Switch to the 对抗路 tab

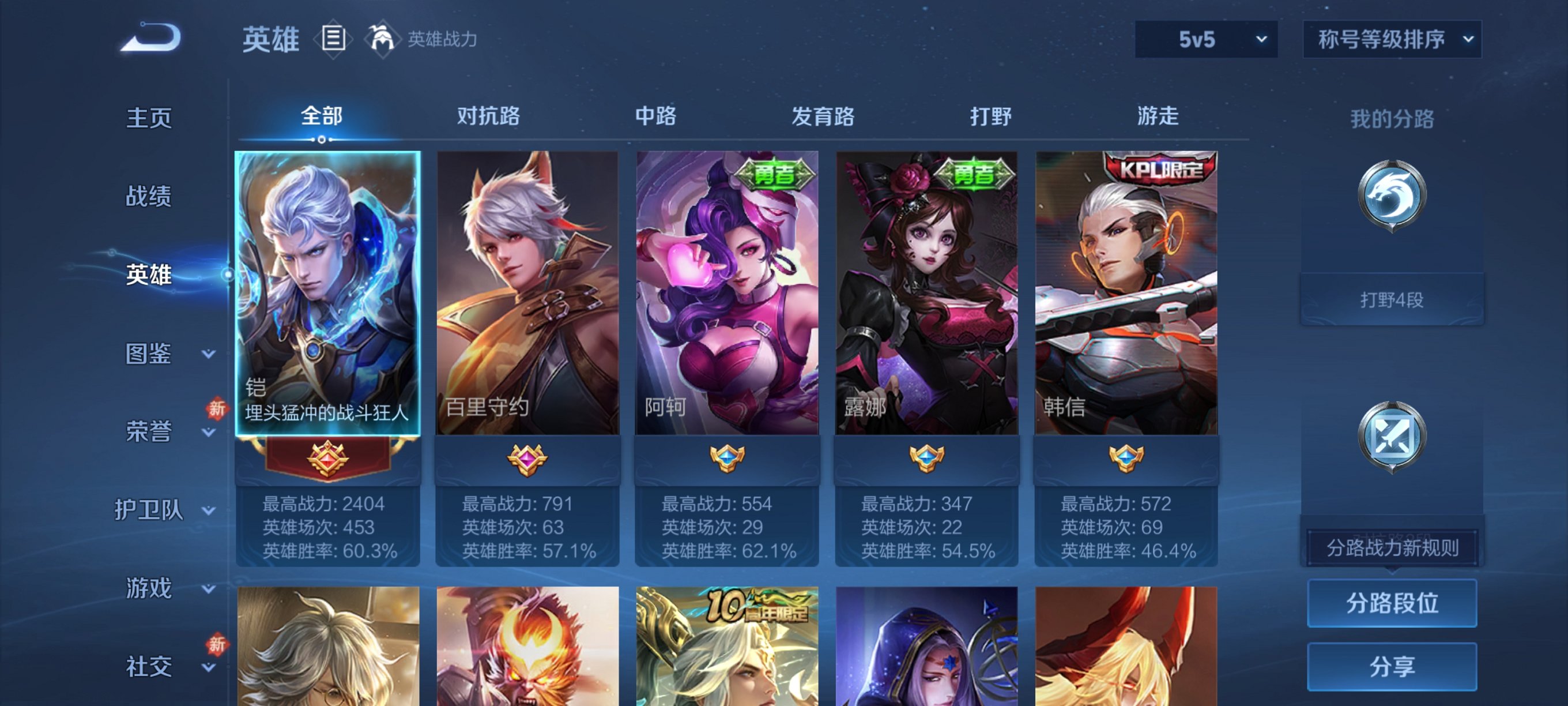coord(488,117)
